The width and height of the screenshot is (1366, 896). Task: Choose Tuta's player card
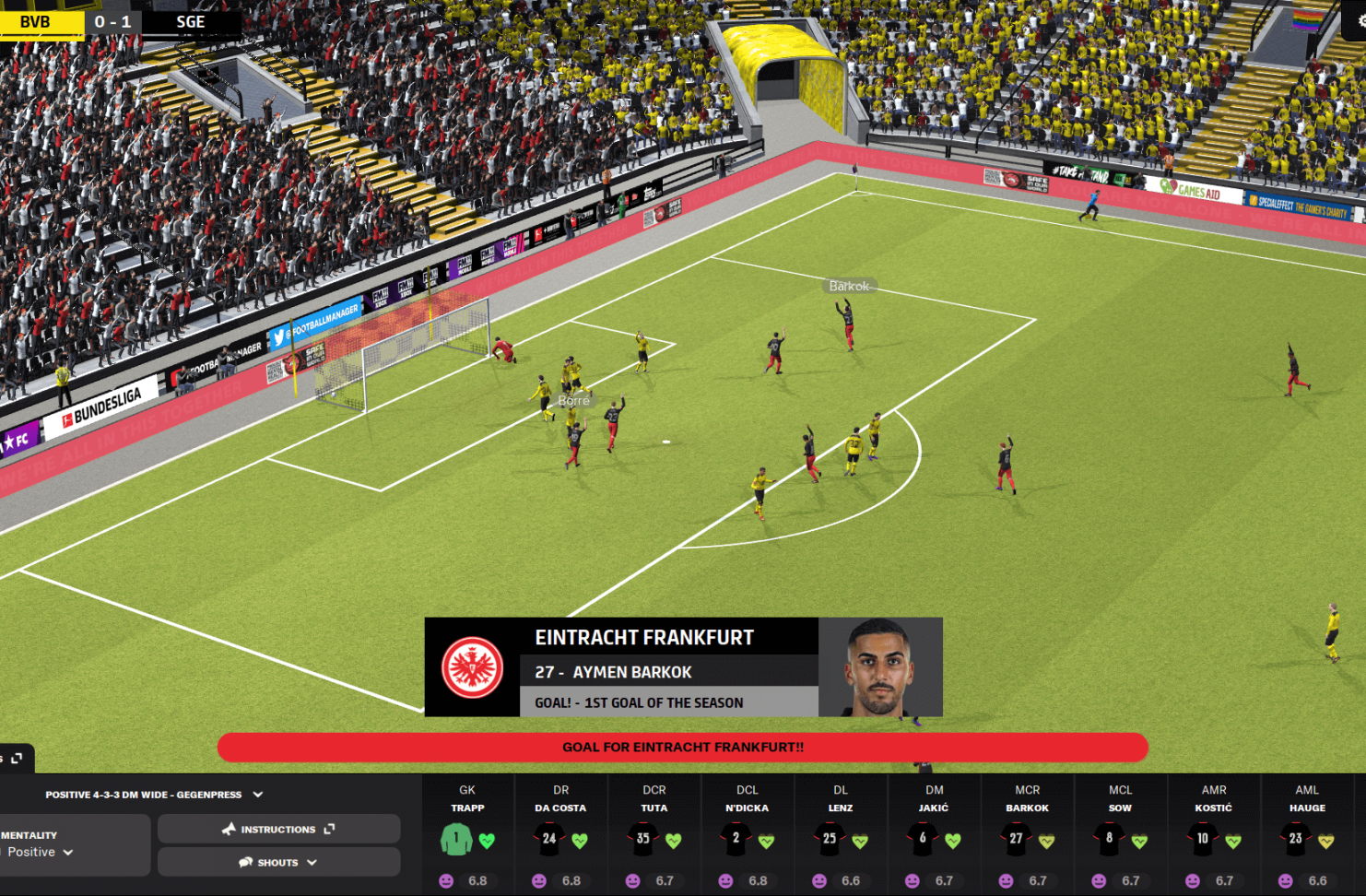click(x=654, y=836)
